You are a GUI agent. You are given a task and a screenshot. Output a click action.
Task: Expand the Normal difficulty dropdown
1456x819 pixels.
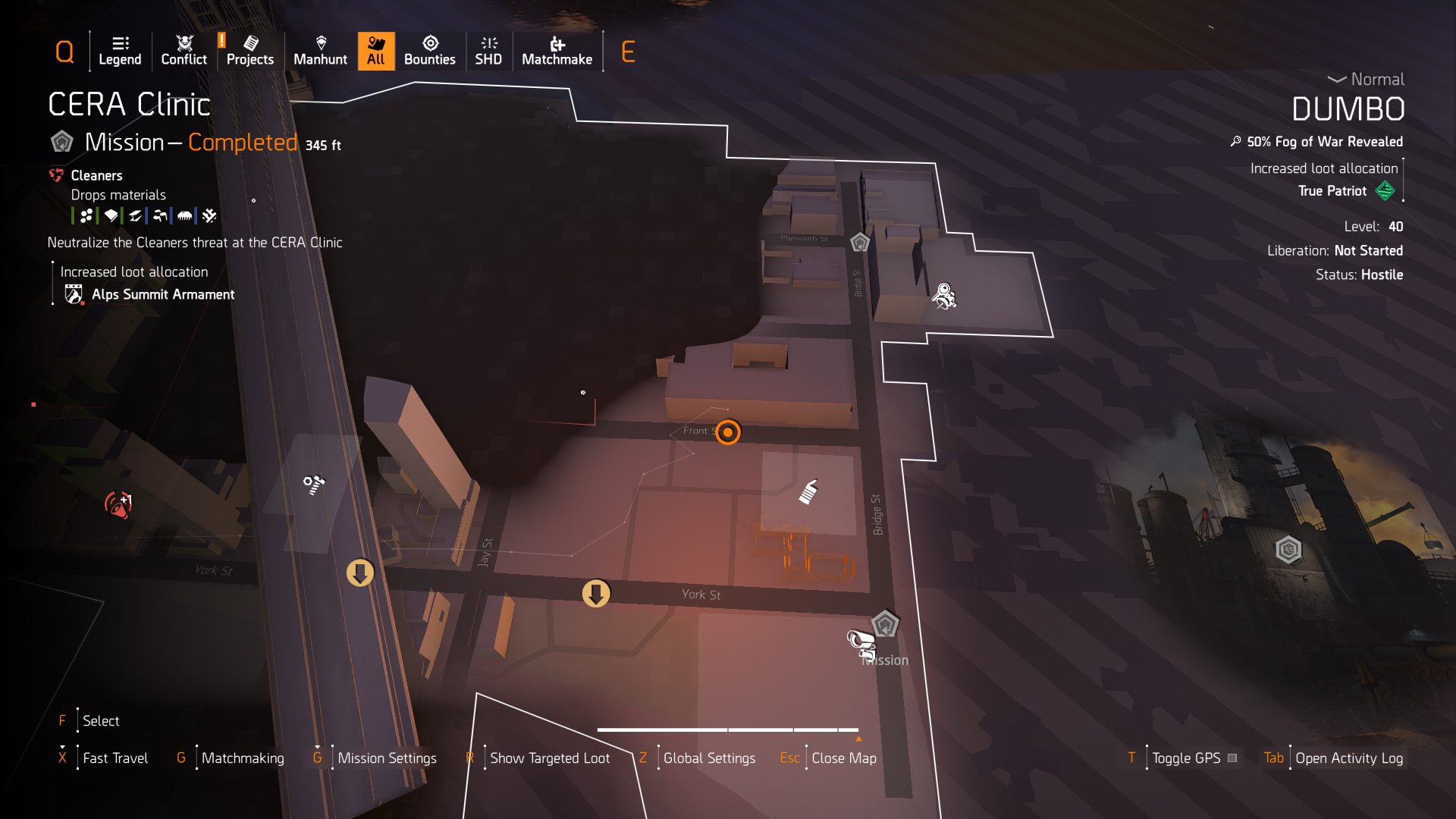(1366, 79)
